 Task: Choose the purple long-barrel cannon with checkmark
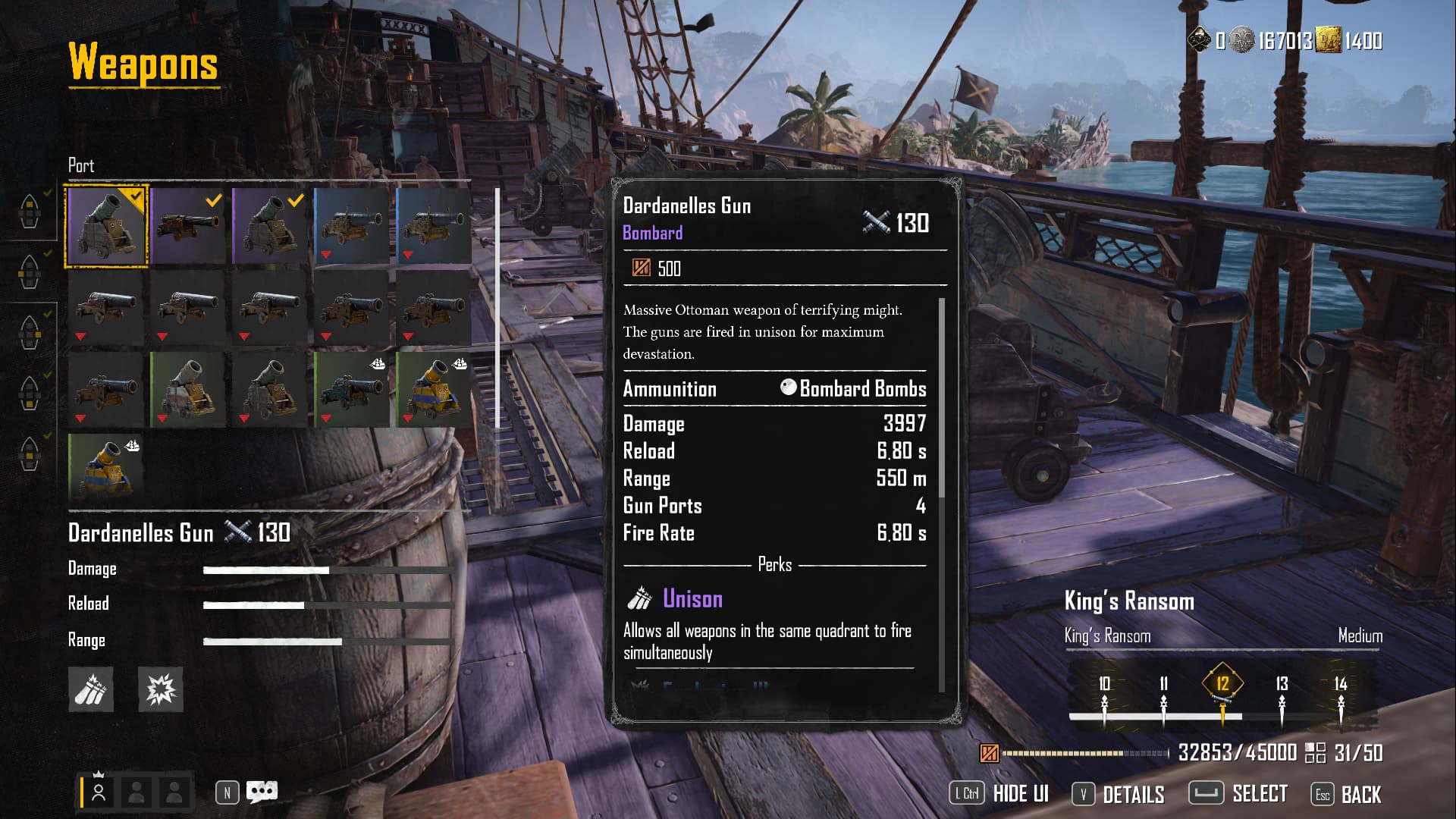(188, 226)
